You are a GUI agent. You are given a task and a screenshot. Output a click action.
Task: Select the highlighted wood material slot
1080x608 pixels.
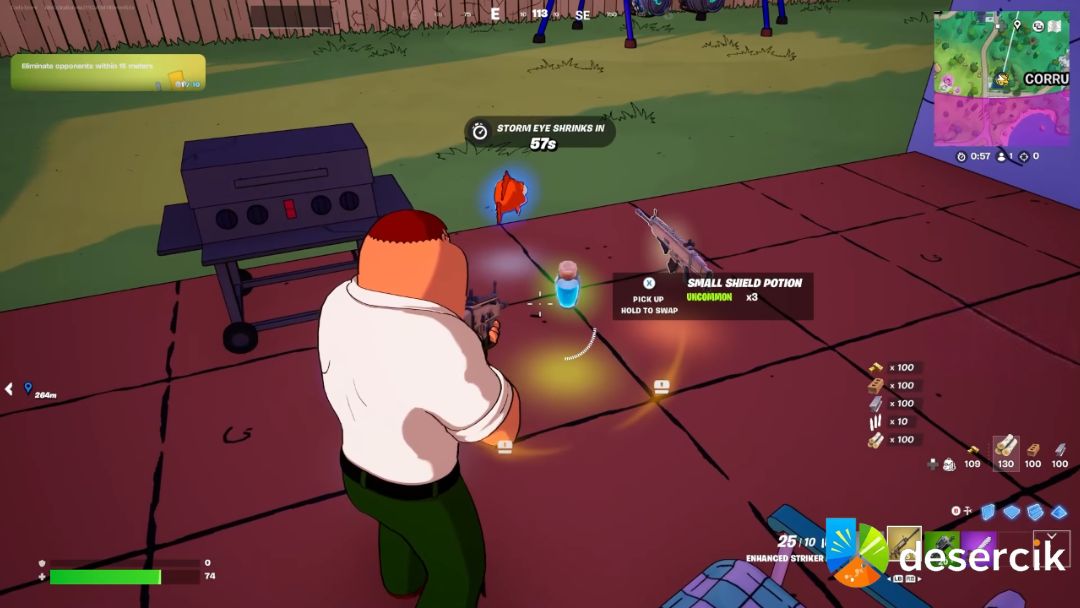1005,452
